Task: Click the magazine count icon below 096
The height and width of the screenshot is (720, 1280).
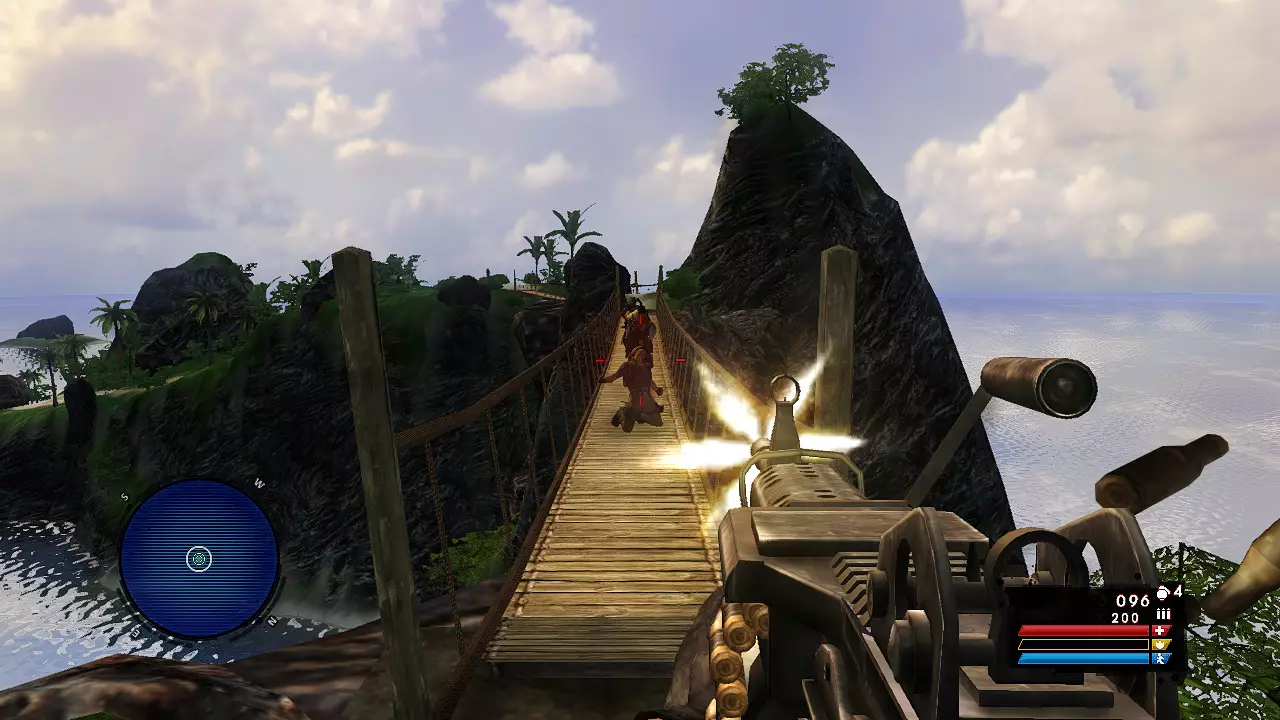Action: (1163, 613)
